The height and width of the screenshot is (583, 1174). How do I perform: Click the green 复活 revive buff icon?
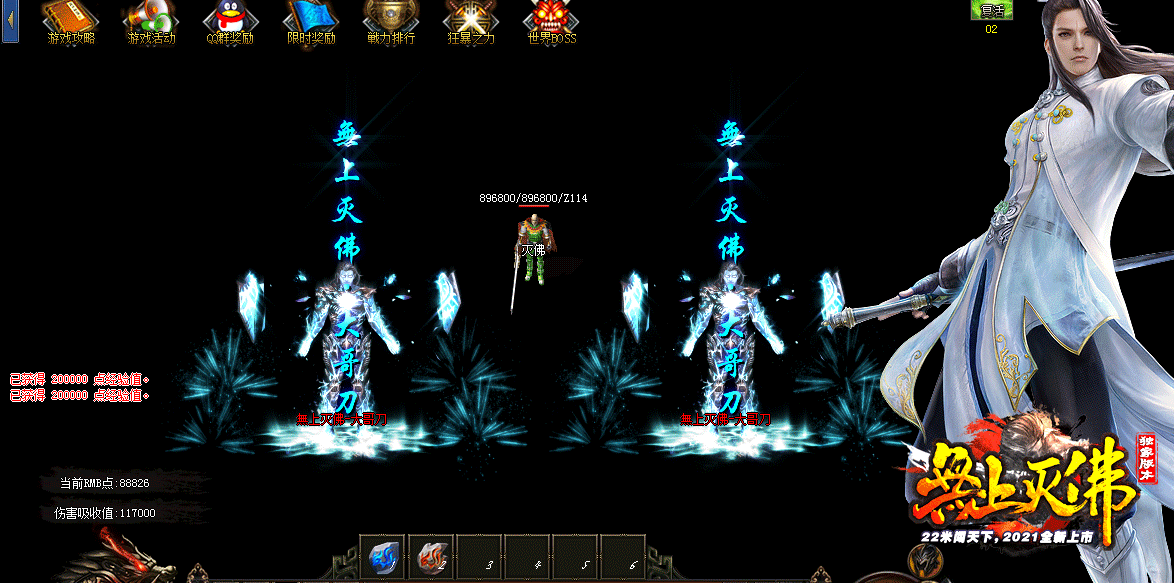coord(991,10)
